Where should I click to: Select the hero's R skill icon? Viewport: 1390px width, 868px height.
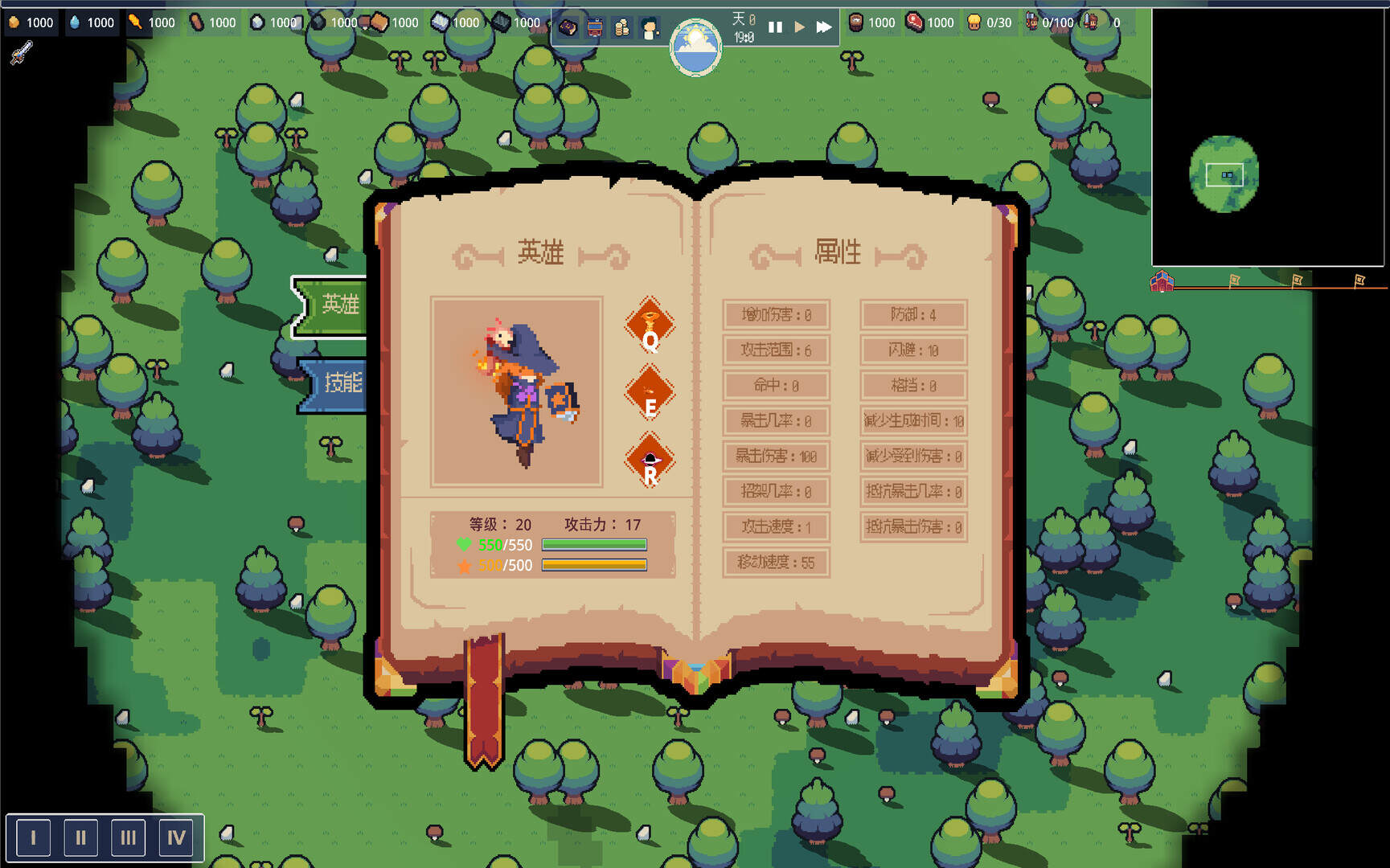point(650,460)
